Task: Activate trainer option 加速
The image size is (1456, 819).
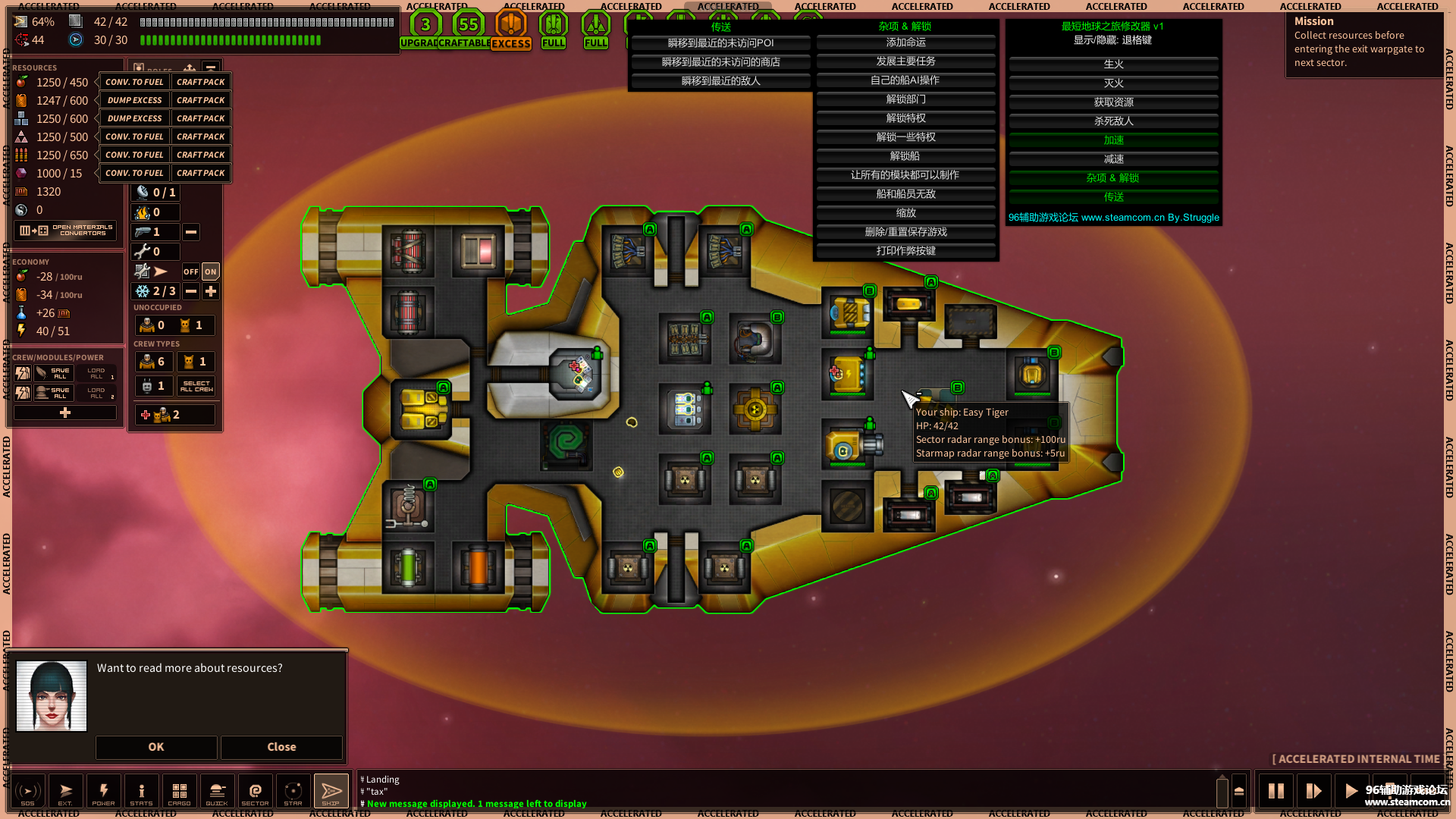Action: pyautogui.click(x=1113, y=140)
